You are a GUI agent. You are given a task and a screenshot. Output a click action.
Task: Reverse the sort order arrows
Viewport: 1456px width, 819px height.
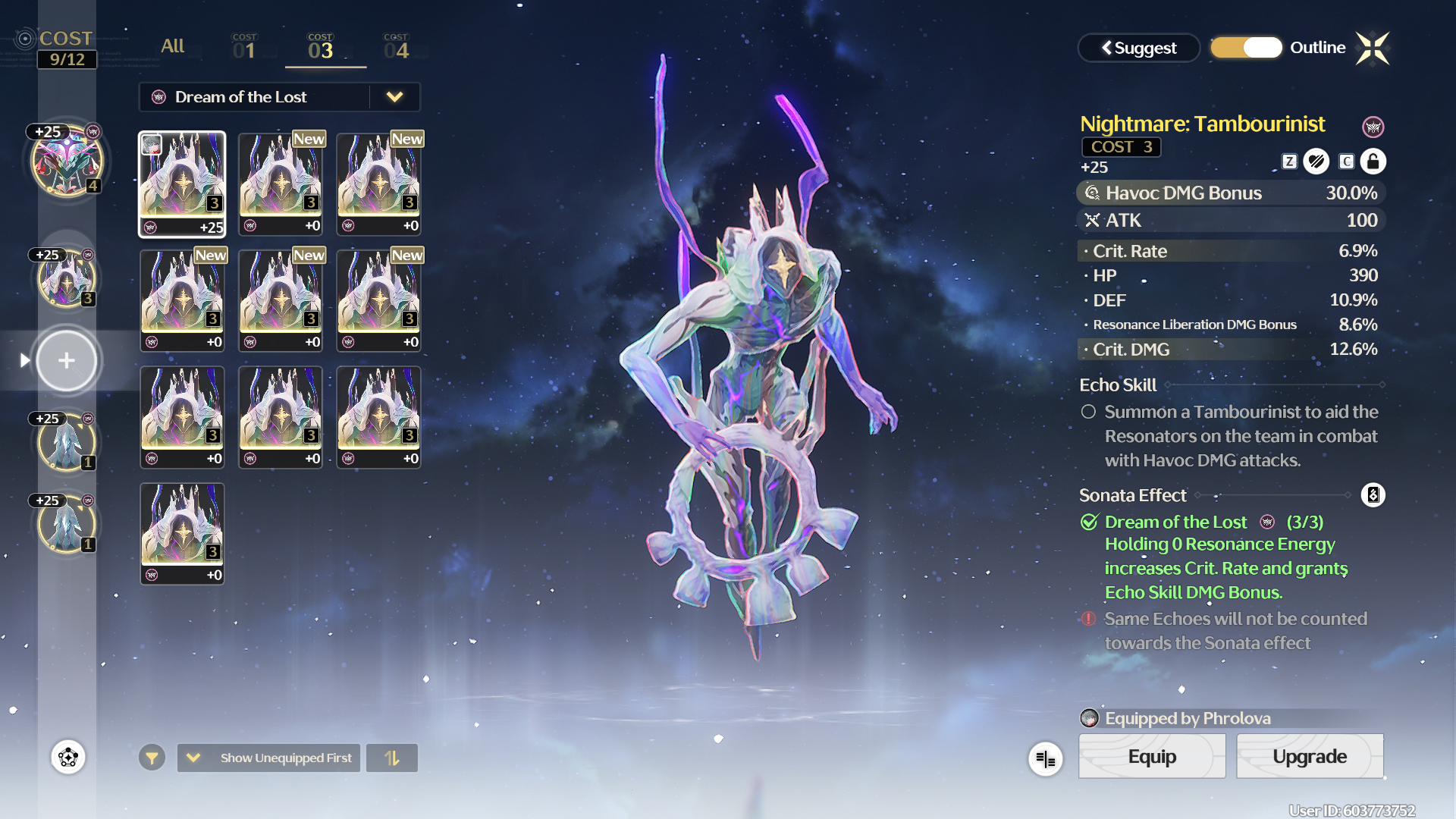tap(391, 758)
